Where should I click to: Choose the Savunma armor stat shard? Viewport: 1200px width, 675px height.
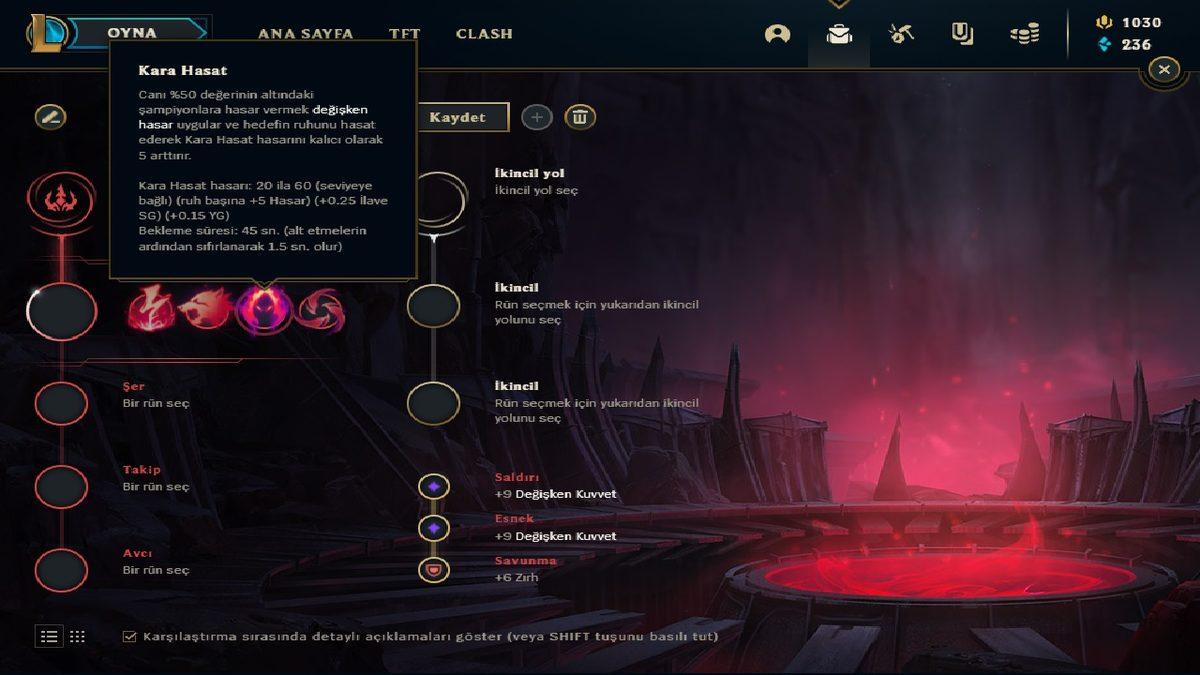point(434,570)
